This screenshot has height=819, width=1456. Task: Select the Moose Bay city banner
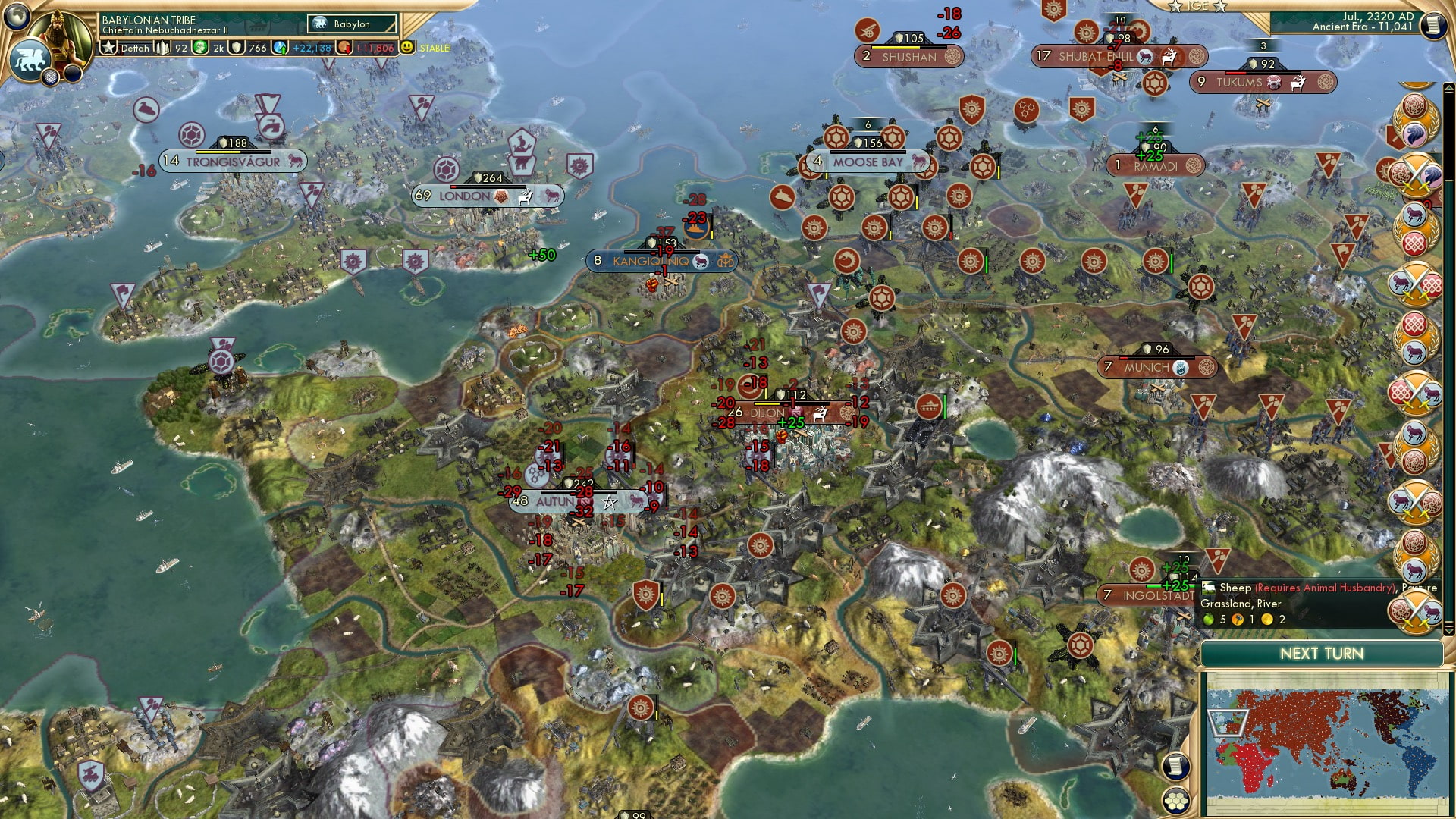pyautogui.click(x=868, y=162)
